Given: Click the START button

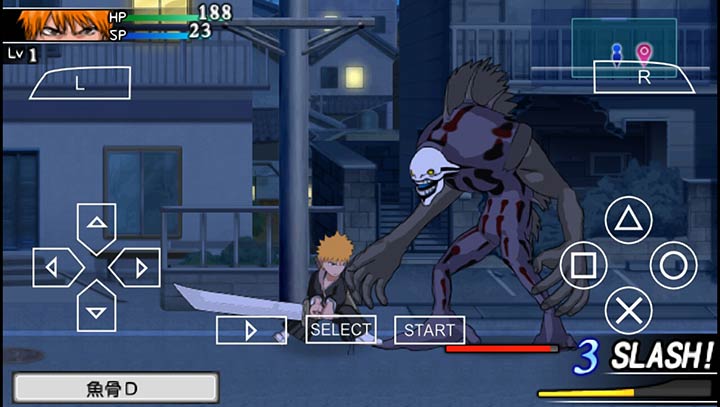Looking at the screenshot, I should click(x=429, y=329).
